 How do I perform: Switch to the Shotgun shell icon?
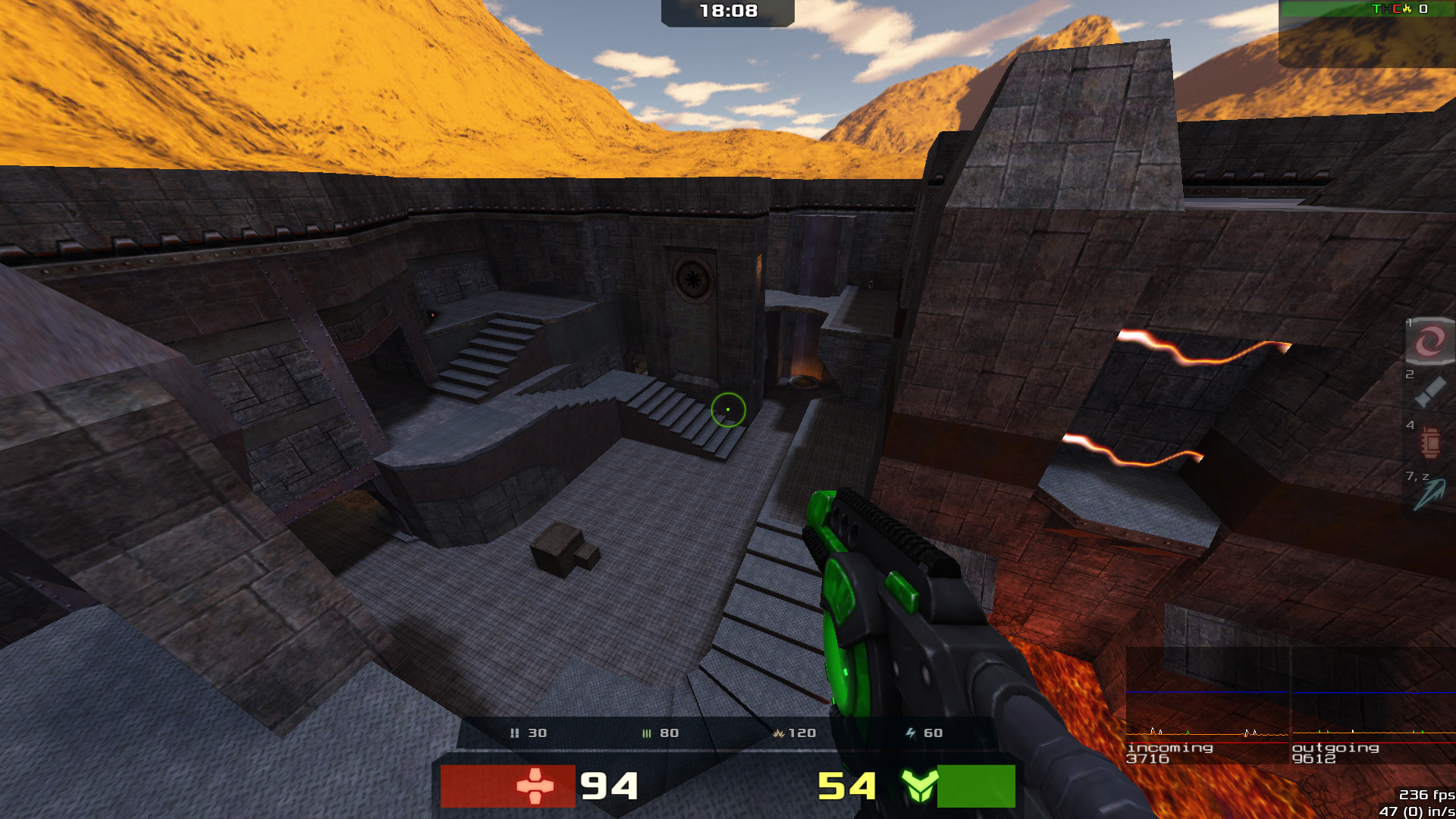click(1429, 393)
